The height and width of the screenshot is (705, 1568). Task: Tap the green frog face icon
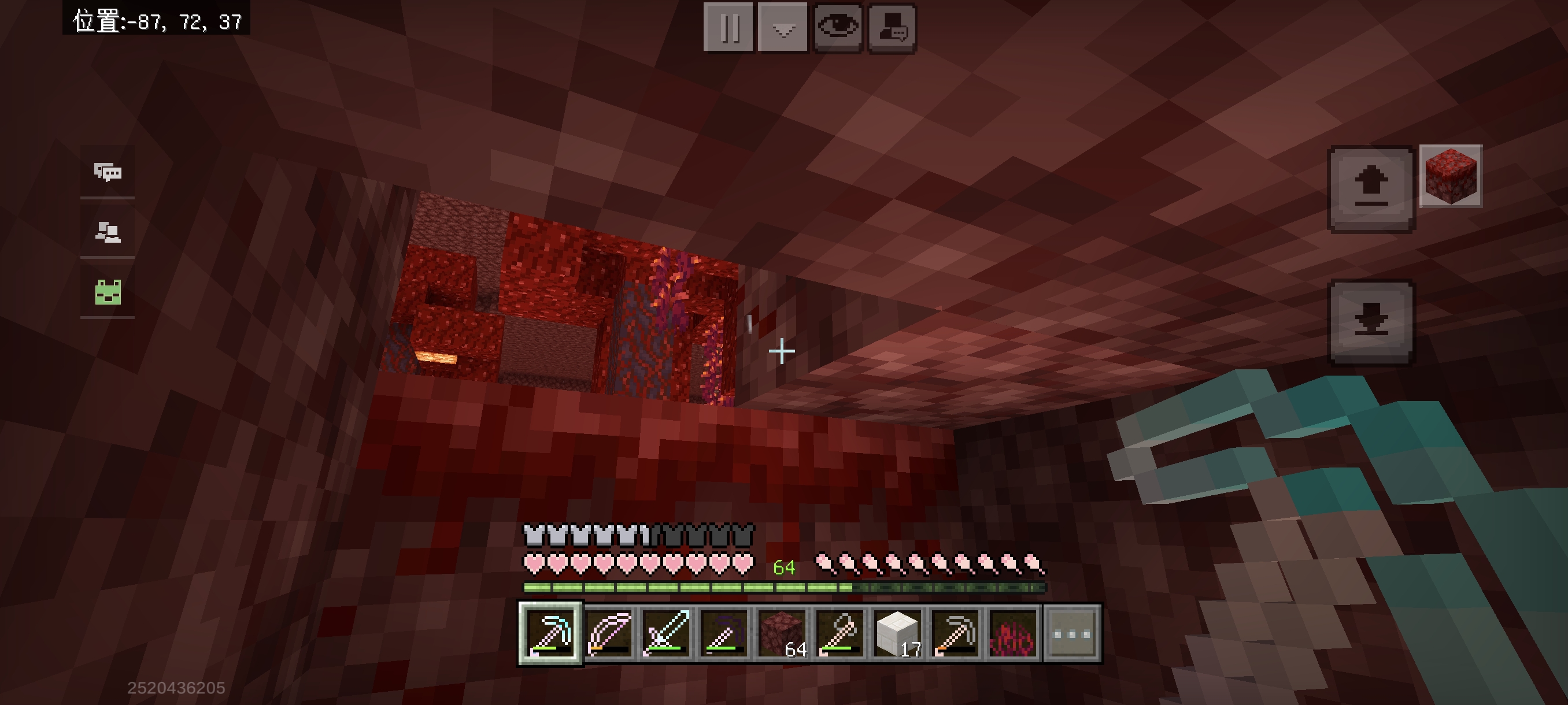[108, 292]
